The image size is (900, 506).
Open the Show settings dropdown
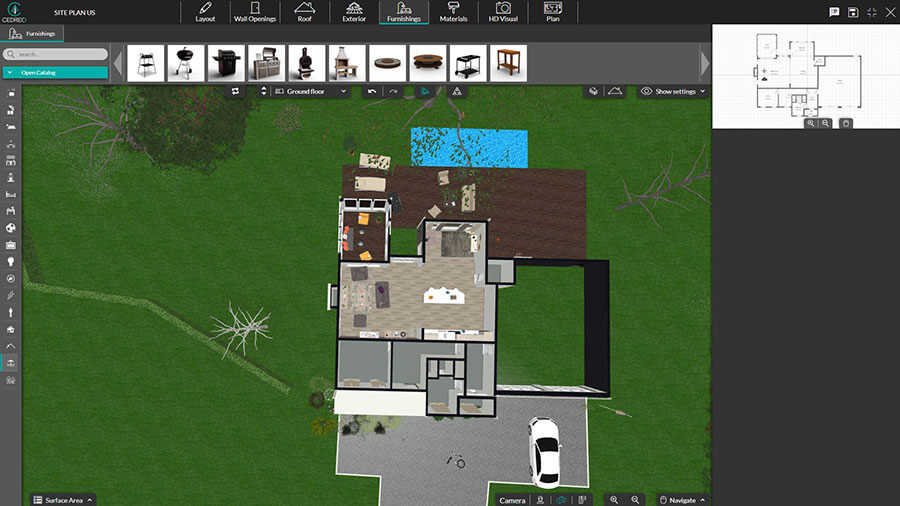coord(673,91)
